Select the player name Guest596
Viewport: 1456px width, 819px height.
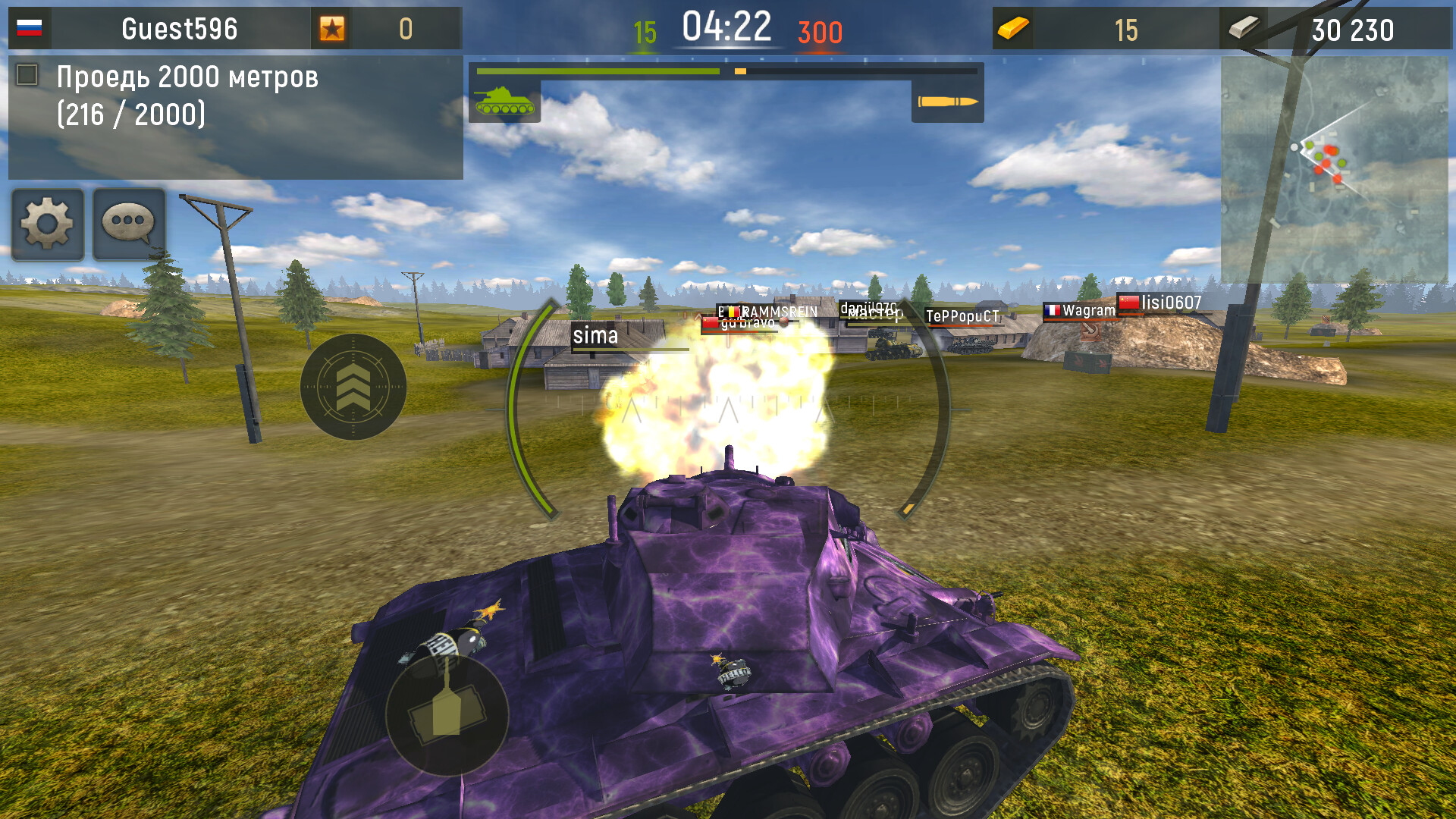tap(179, 29)
